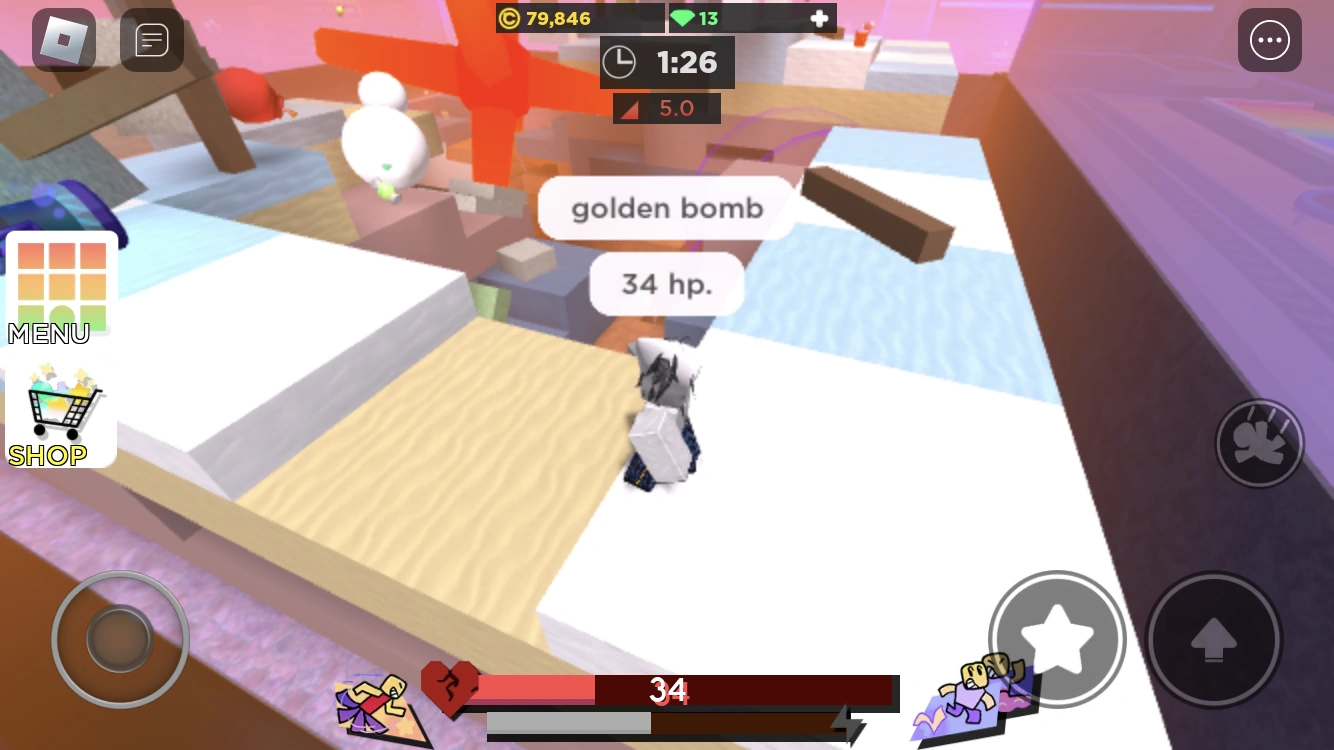Tap the golden bomb speech bubble
The image size is (1334, 750).
click(667, 208)
